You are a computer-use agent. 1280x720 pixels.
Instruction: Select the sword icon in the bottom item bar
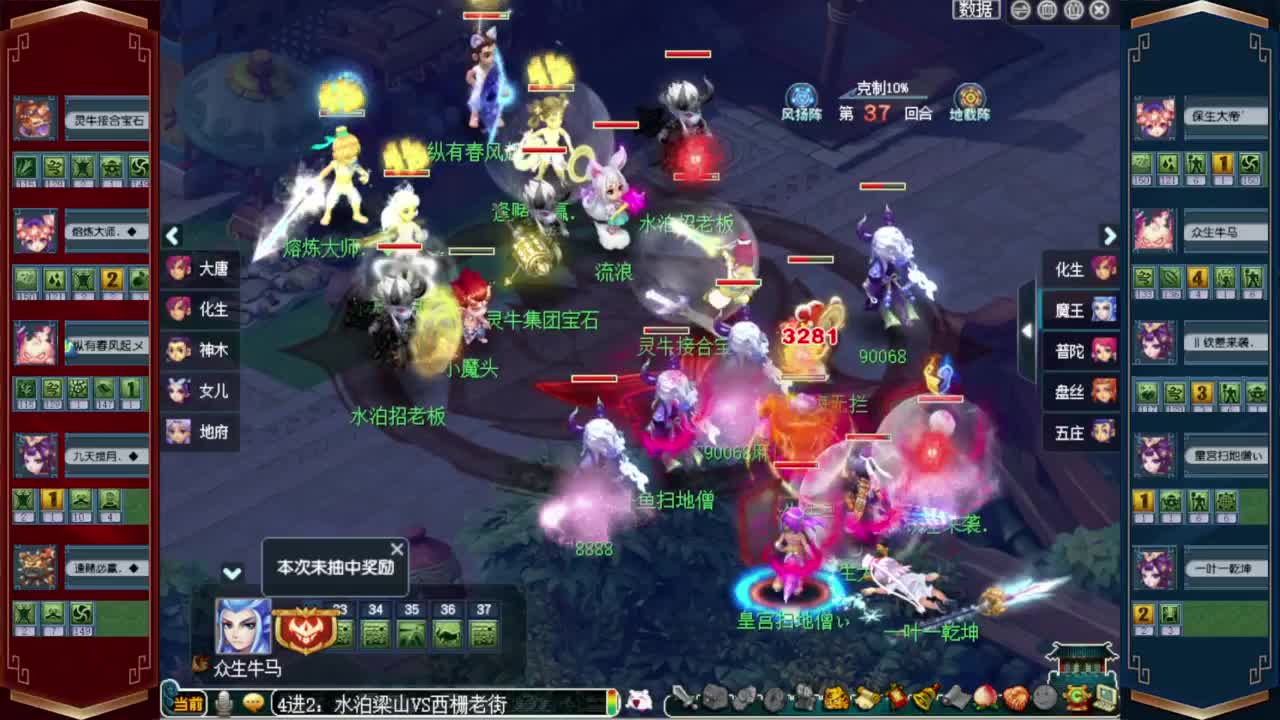coord(681,700)
